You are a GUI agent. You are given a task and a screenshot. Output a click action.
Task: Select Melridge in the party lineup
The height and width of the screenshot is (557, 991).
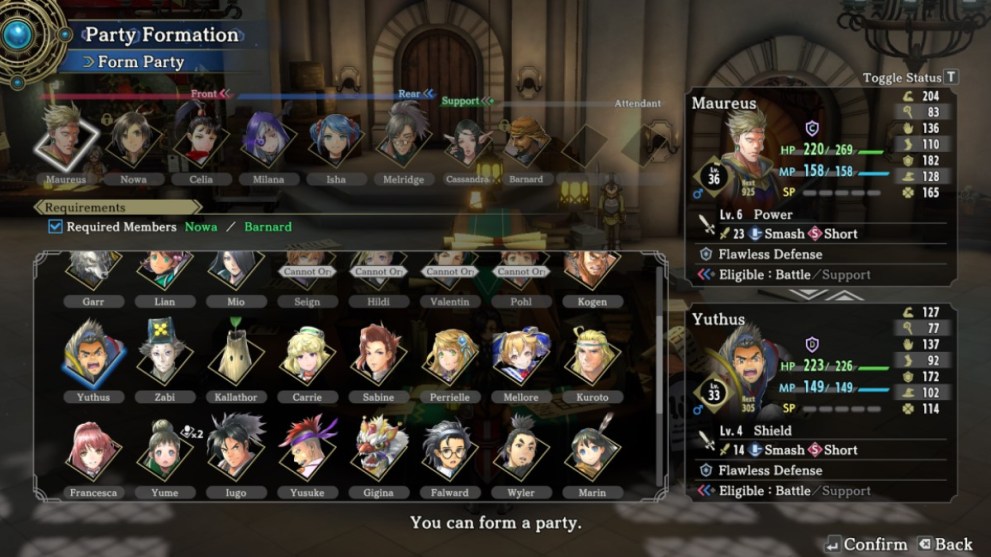[401, 142]
